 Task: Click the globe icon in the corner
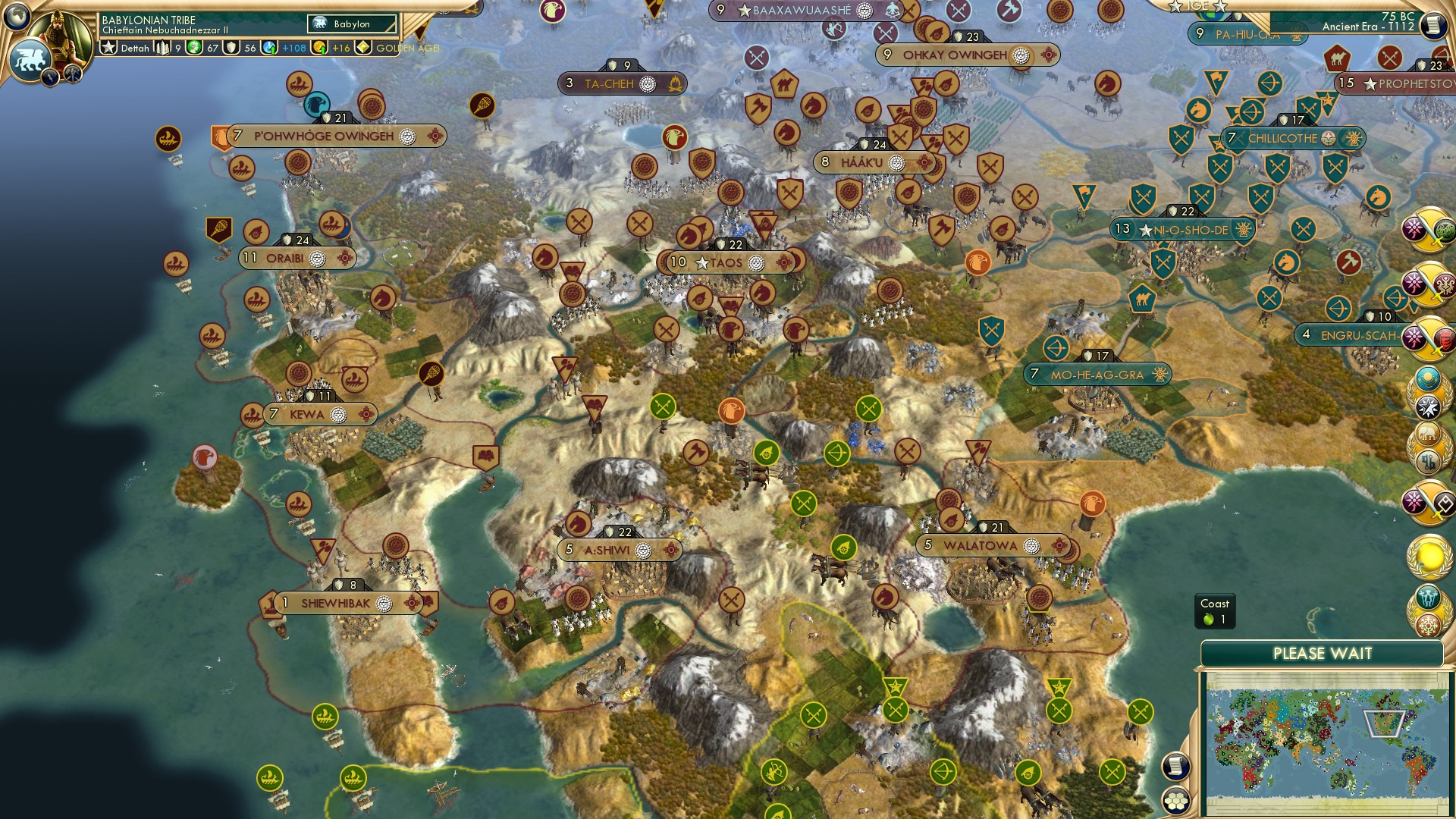(18, 17)
